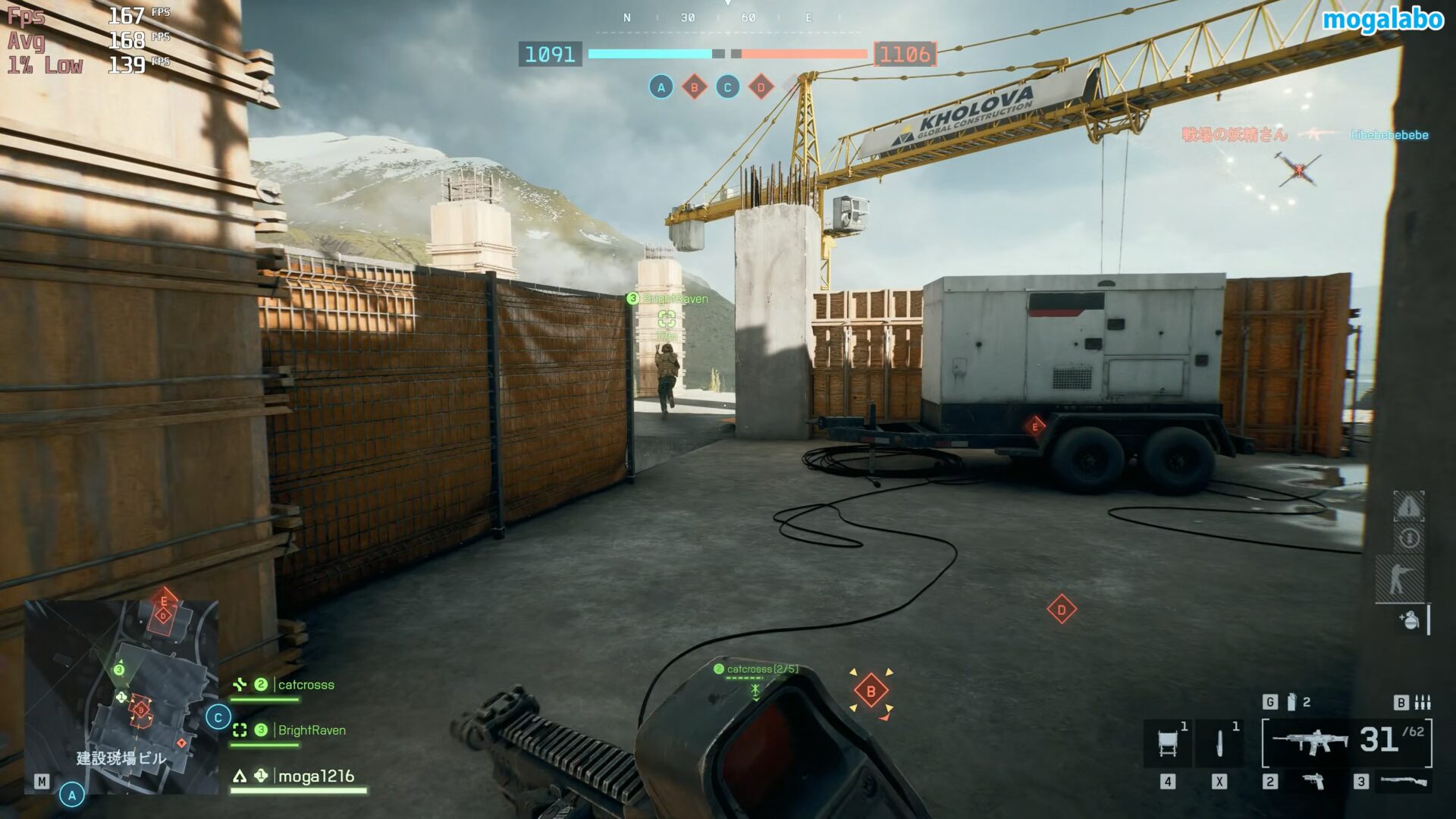Click the soldier stance indicator icon
This screenshot has width=1456, height=819.
tap(1399, 579)
